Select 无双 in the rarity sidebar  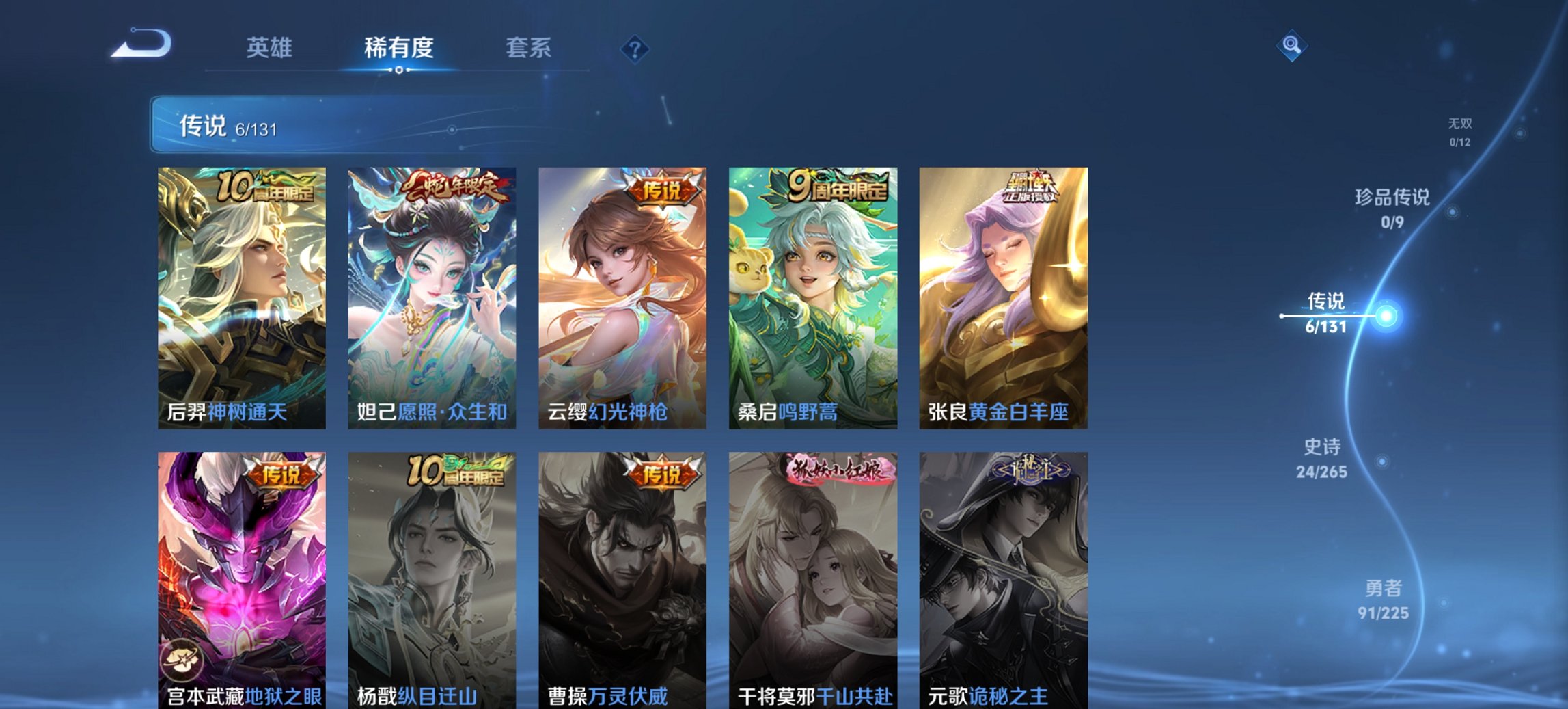1461,132
